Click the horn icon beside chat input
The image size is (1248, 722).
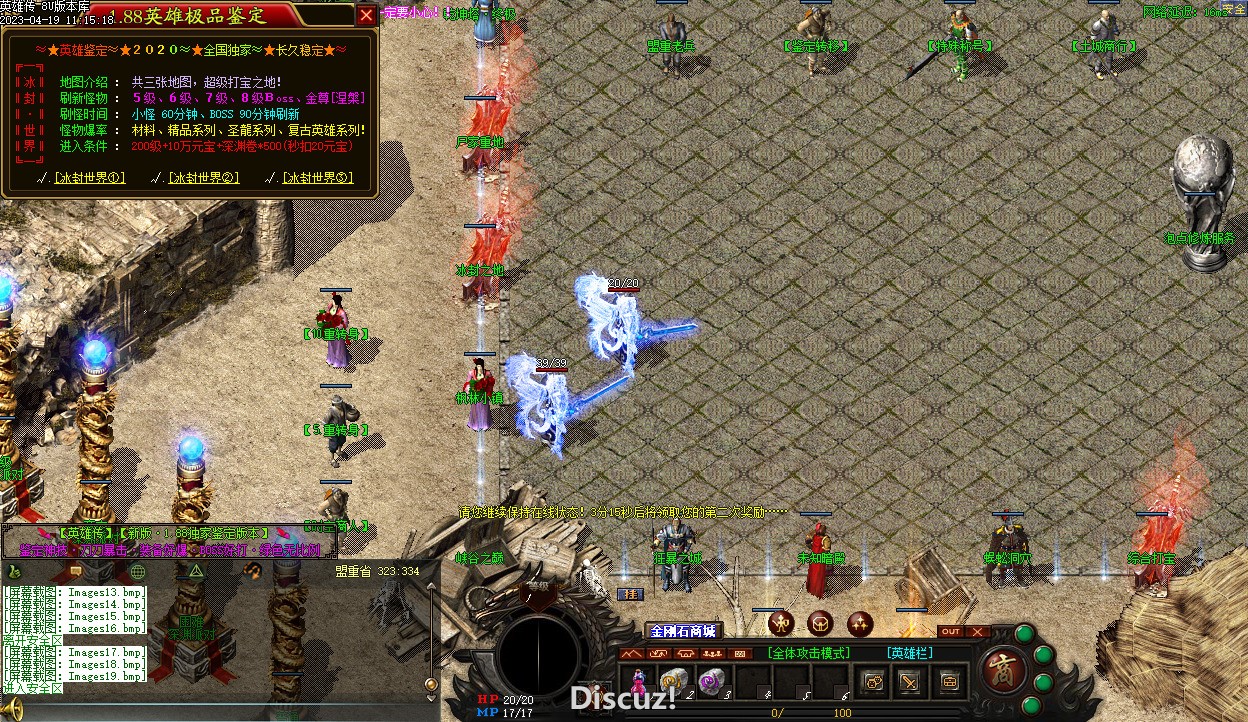(x=14, y=711)
